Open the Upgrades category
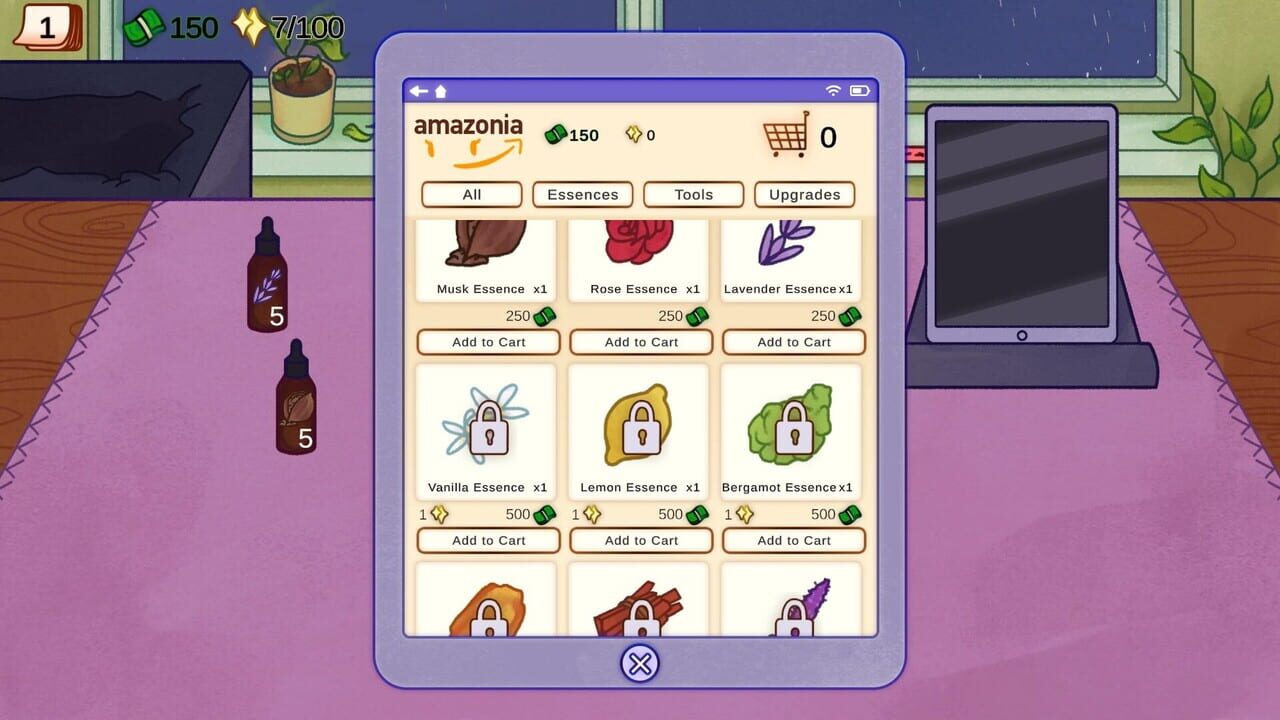This screenshot has height=720, width=1280. pos(804,194)
